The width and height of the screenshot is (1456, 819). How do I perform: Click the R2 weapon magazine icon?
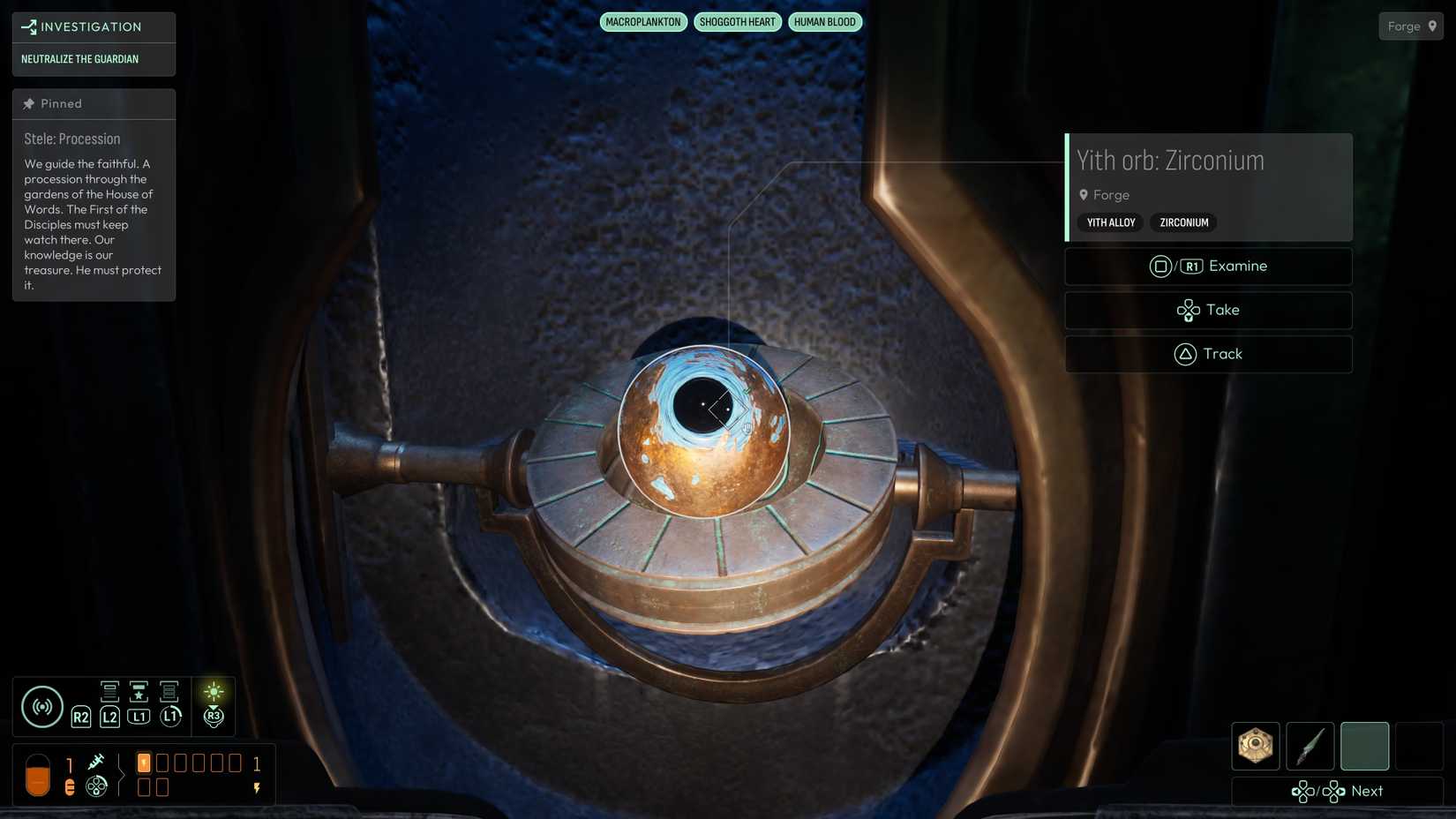pos(80,706)
